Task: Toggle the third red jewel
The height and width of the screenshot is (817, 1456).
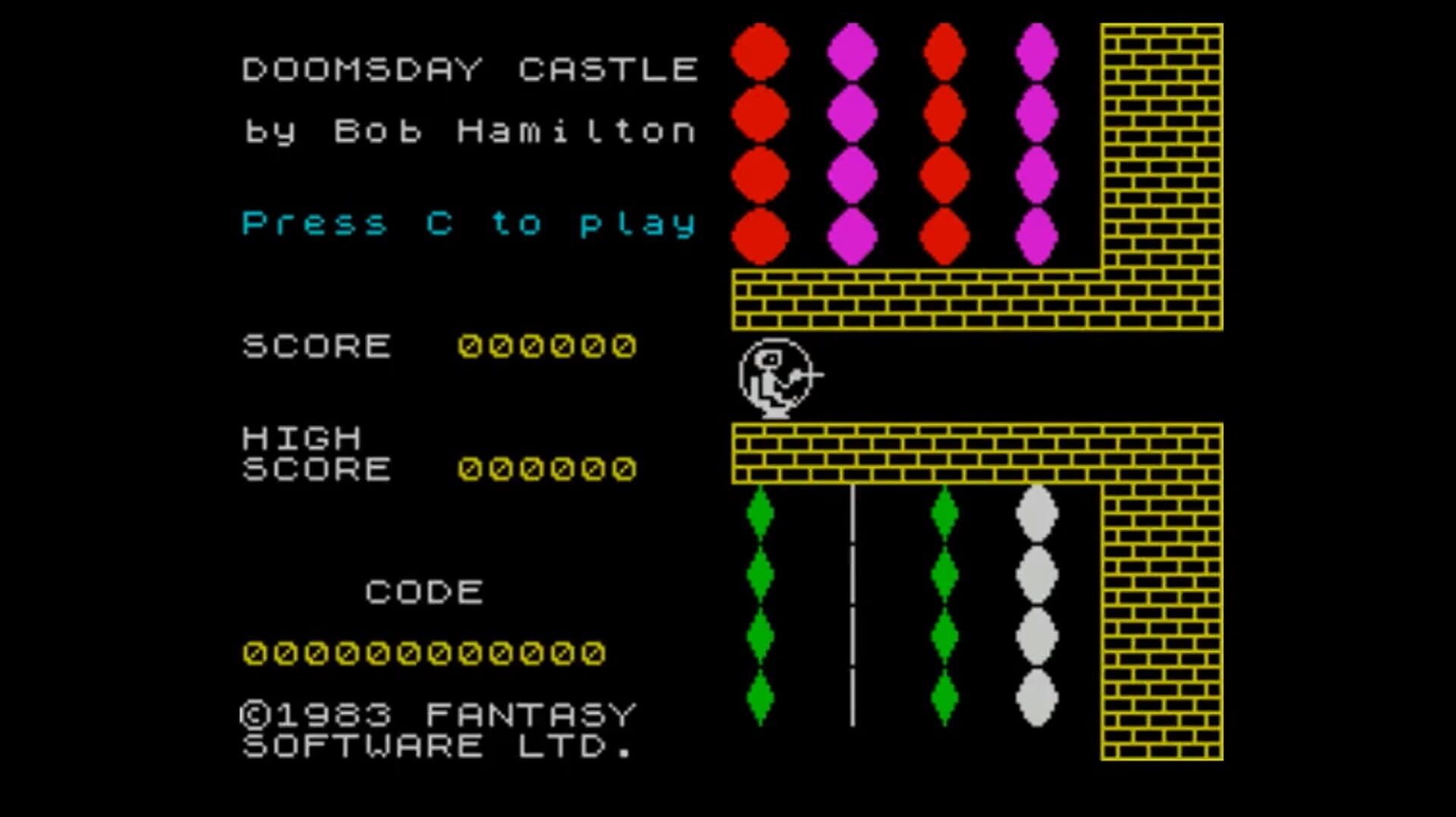Action: 761,174
